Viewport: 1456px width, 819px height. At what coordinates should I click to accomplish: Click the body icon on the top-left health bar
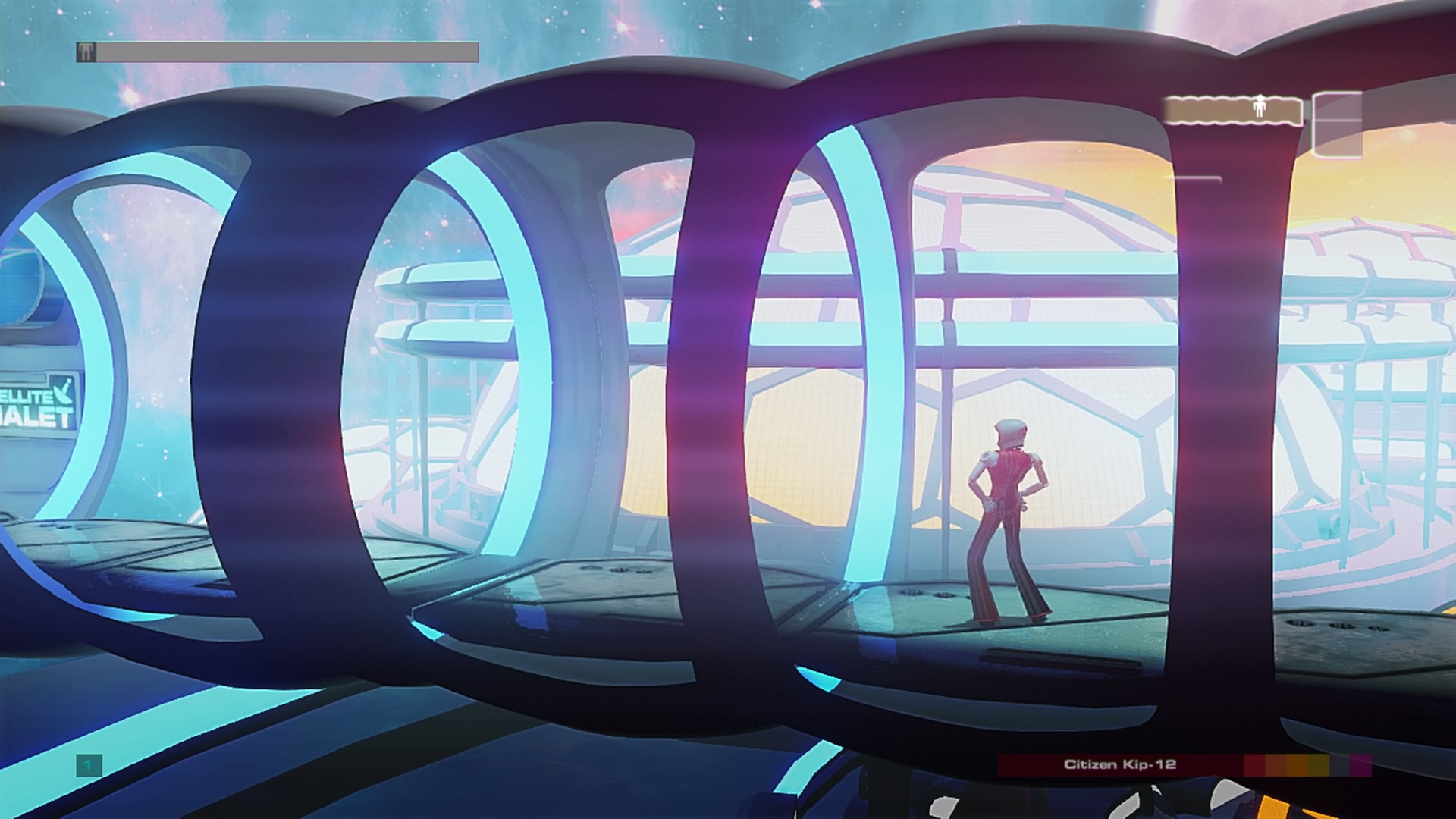[86, 52]
